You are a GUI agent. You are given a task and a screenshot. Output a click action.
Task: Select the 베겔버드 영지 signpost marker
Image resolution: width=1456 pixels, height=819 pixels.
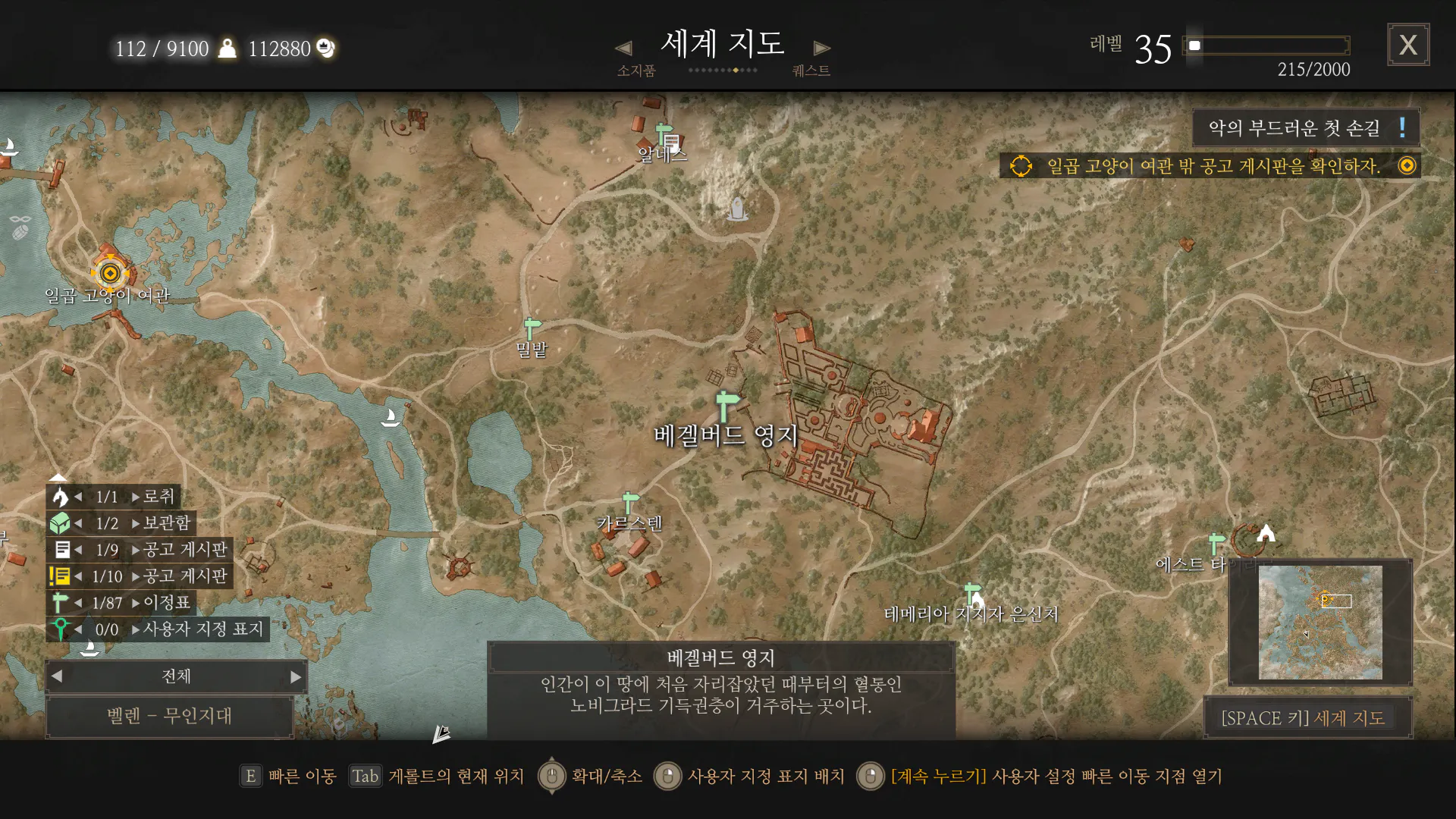pyautogui.click(x=726, y=404)
